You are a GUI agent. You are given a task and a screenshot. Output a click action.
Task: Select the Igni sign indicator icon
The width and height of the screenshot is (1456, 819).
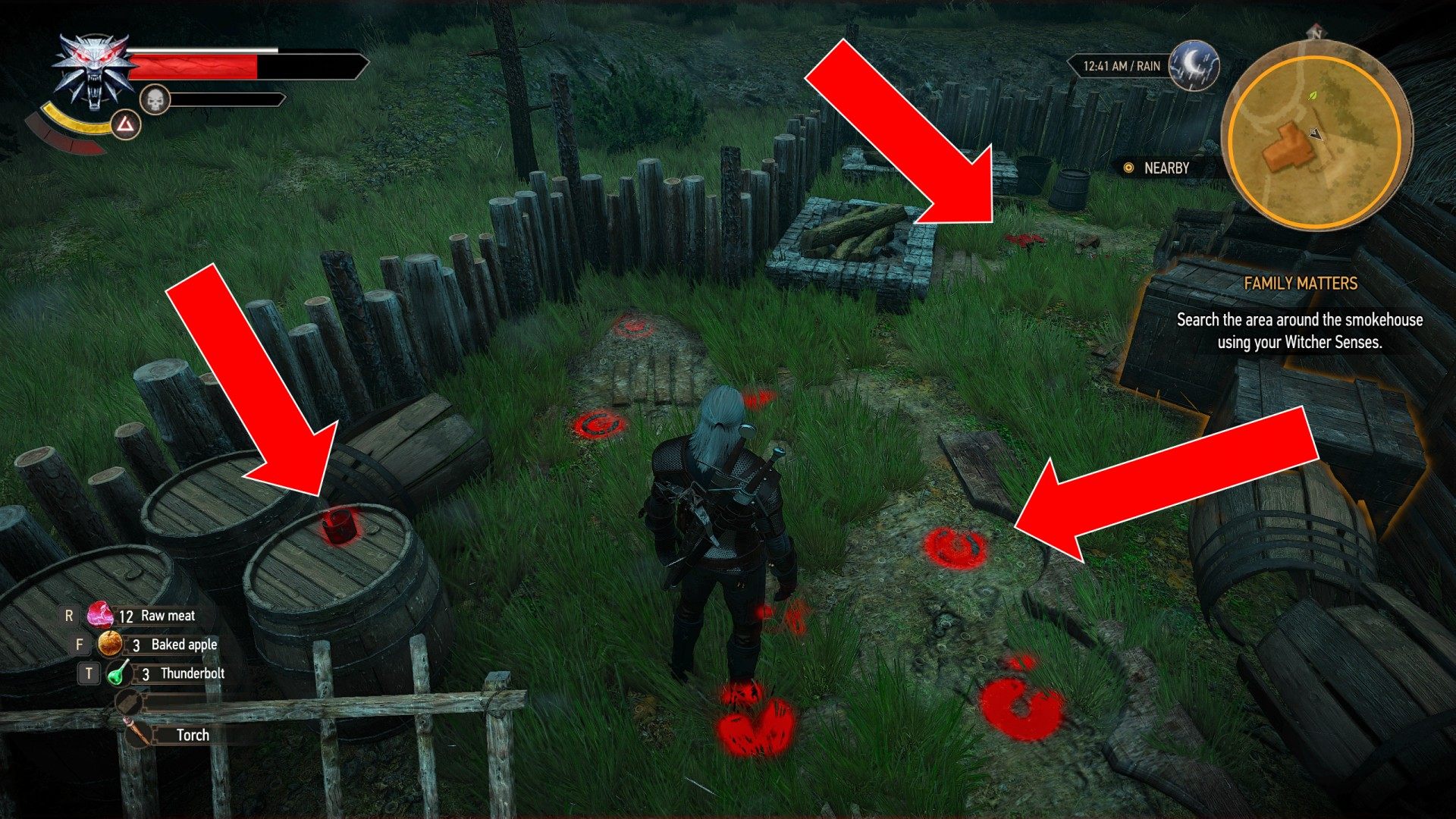125,125
